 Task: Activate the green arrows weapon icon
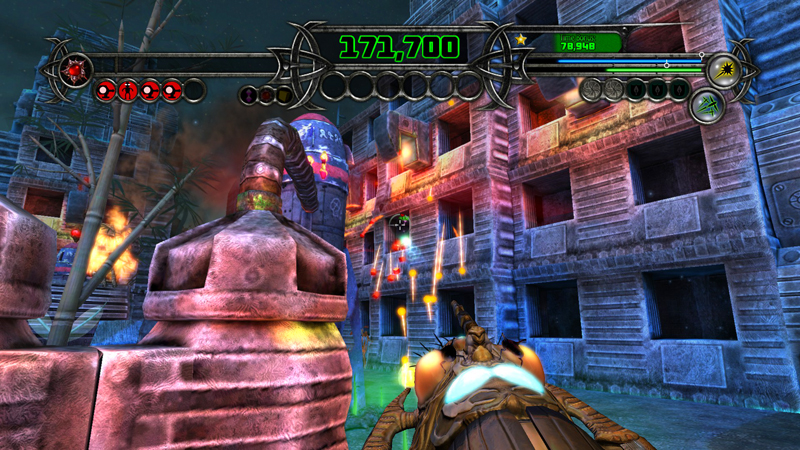(706, 104)
